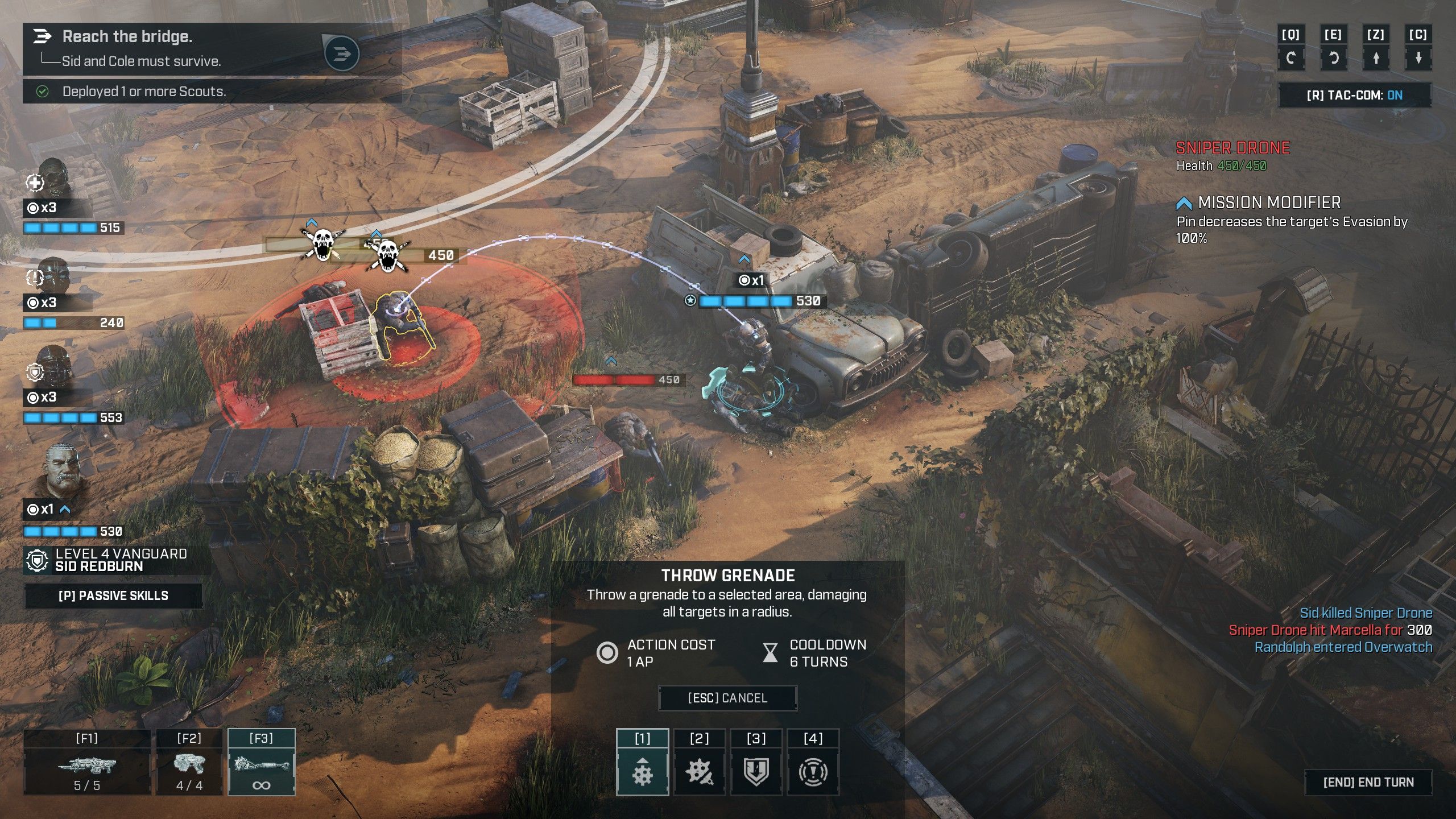Open Sid Redburn's passive skills
Image resolution: width=1456 pixels, height=819 pixels.
[113, 595]
